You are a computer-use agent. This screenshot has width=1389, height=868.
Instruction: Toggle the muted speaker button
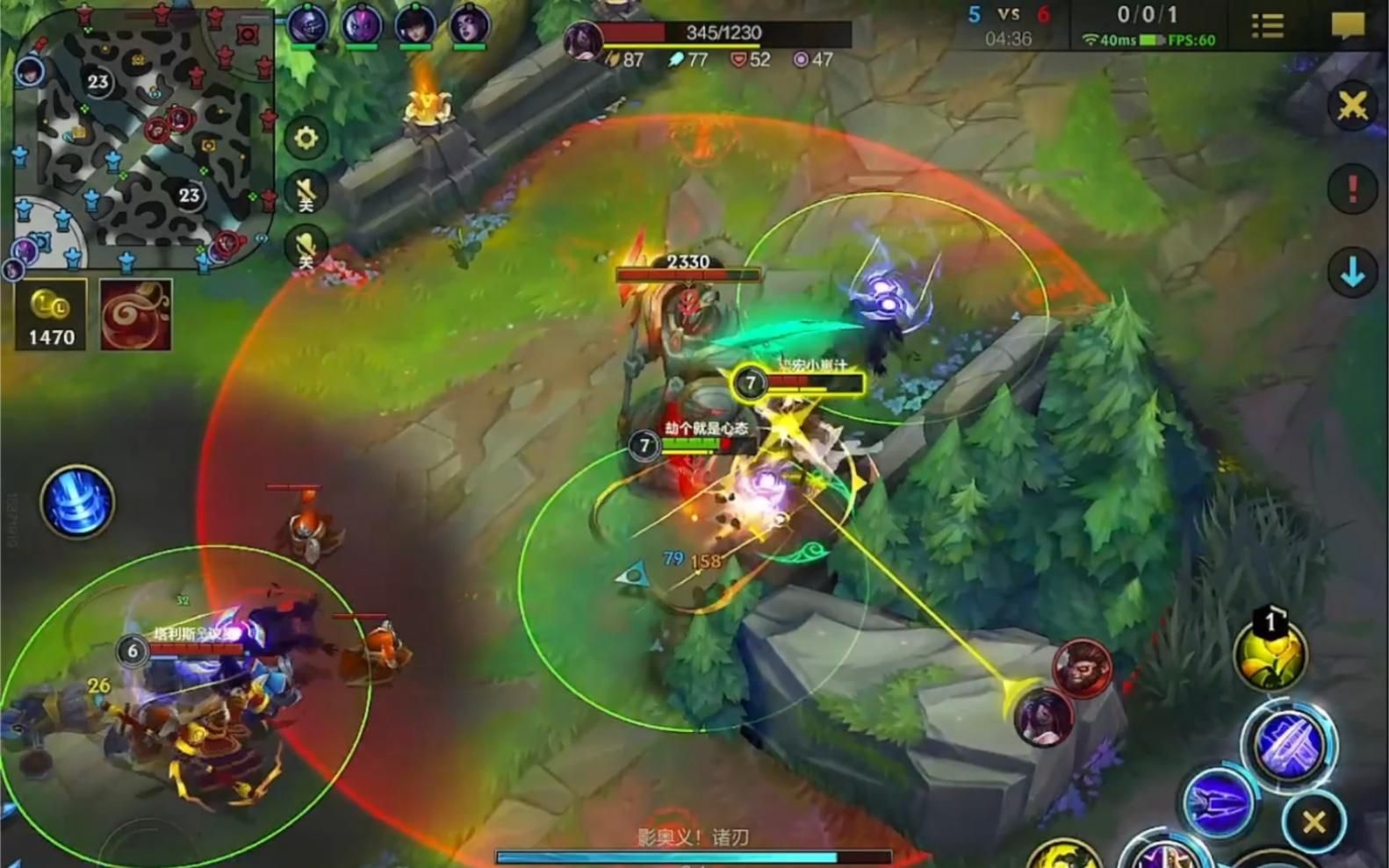[x=306, y=193]
